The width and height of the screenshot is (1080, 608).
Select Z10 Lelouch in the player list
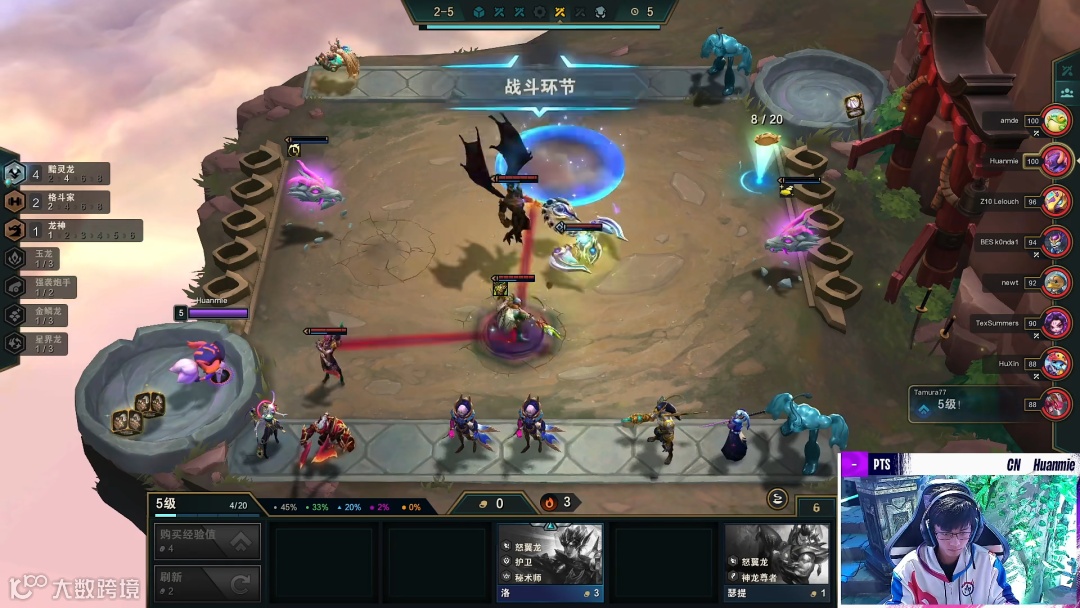click(x=1055, y=201)
